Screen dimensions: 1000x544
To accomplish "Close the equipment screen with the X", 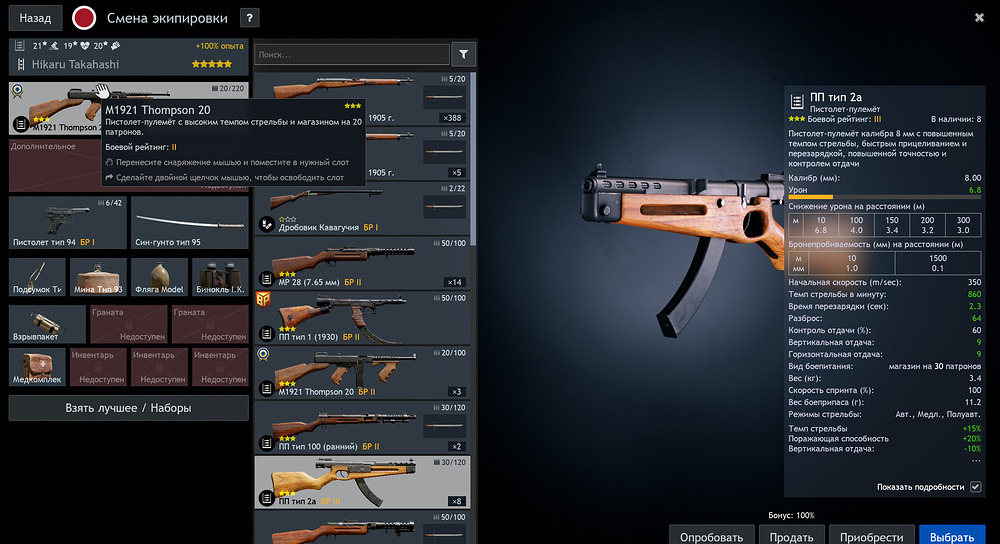I will [979, 17].
